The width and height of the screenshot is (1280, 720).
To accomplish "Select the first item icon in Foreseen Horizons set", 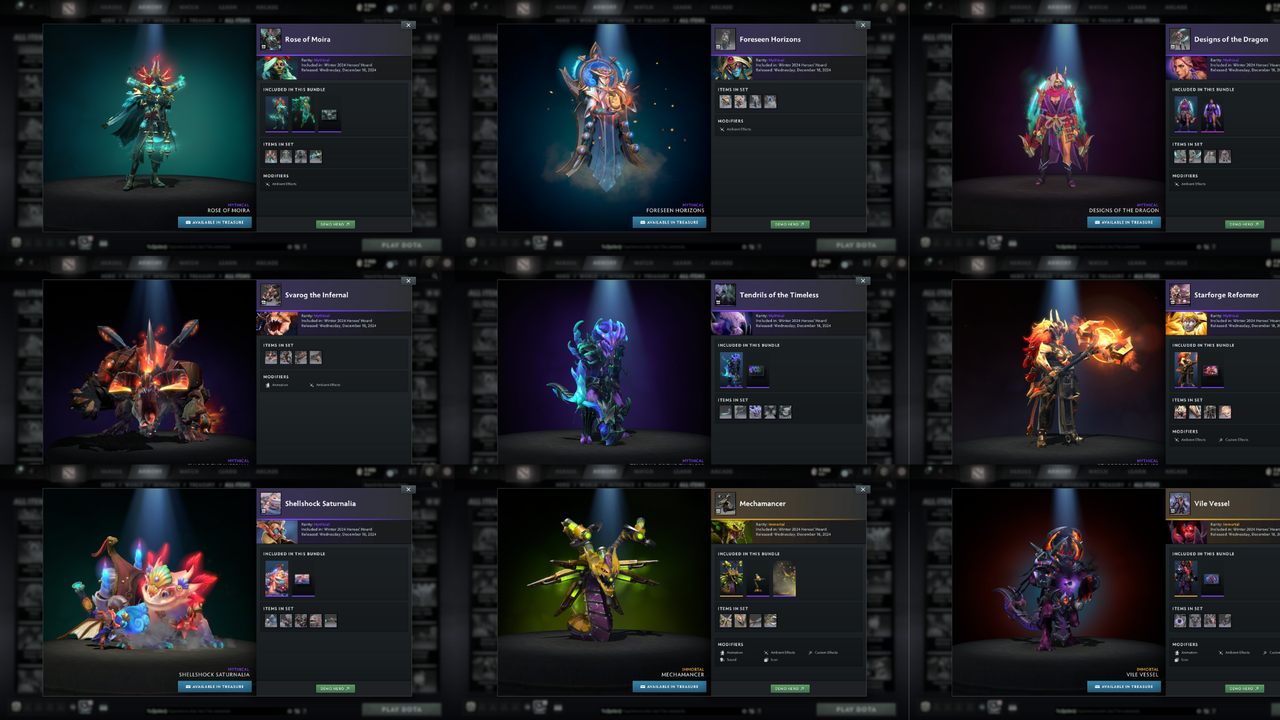I will pyautogui.click(x=726, y=101).
